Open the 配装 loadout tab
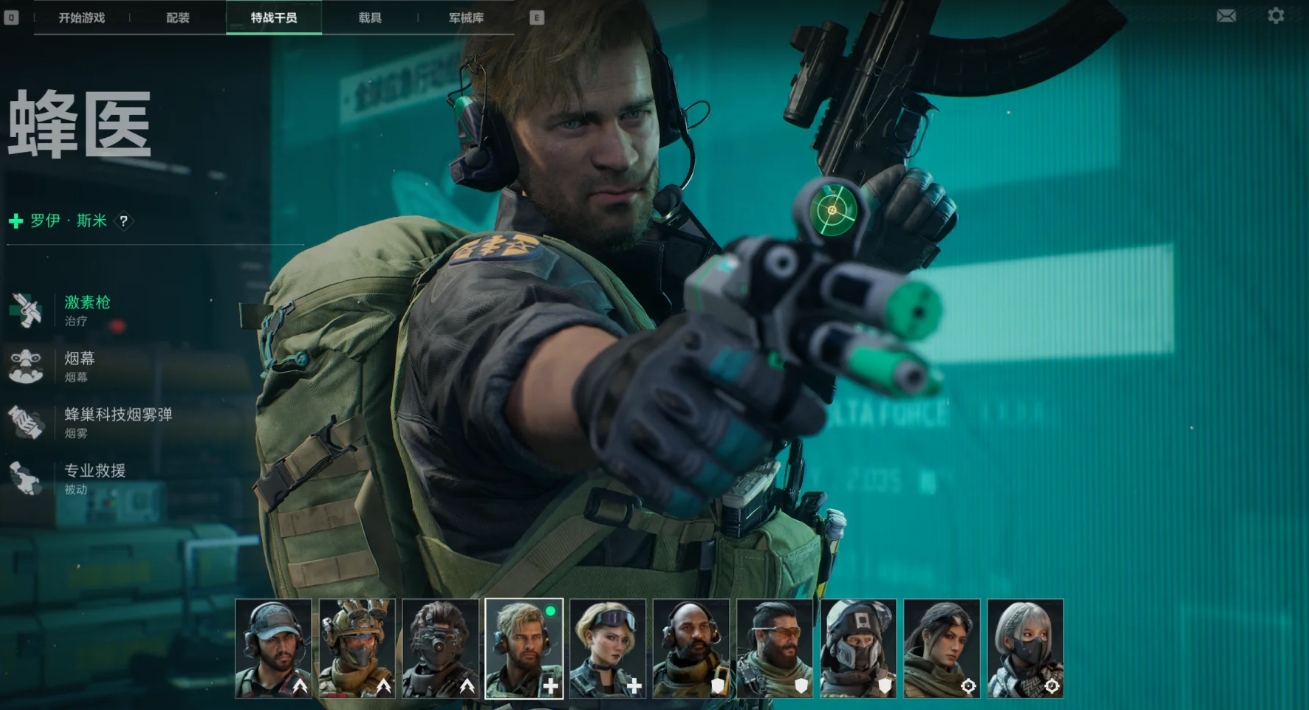The height and width of the screenshot is (710, 1309). pos(178,18)
